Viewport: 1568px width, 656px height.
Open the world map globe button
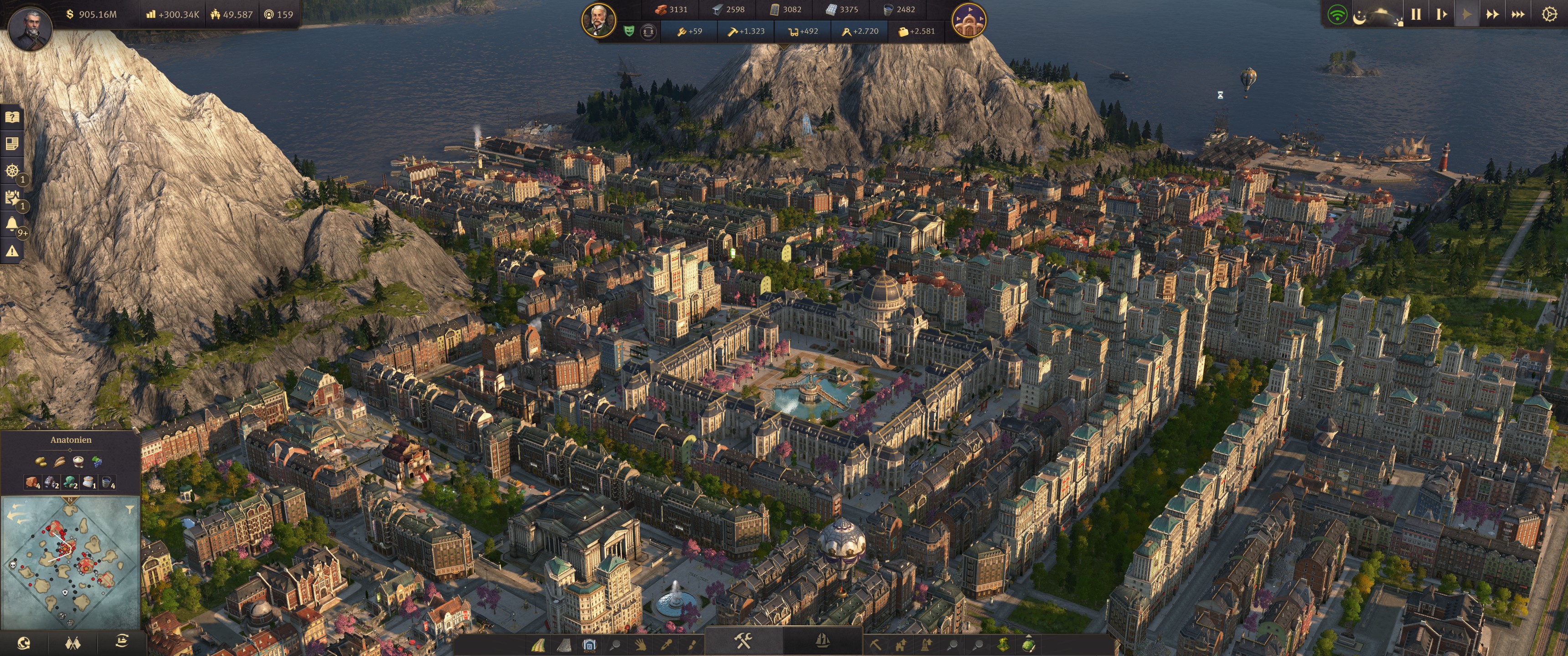[x=24, y=643]
